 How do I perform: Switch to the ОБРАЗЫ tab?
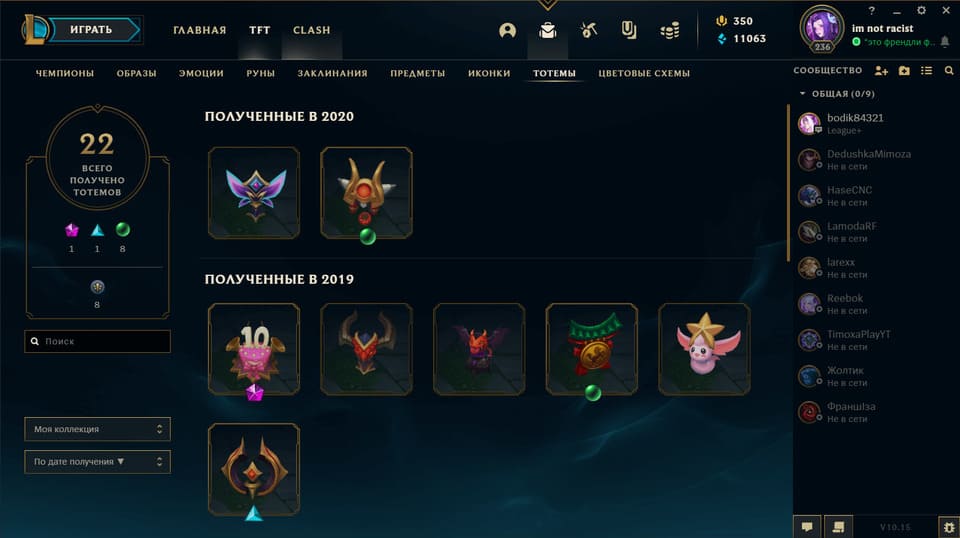point(136,73)
